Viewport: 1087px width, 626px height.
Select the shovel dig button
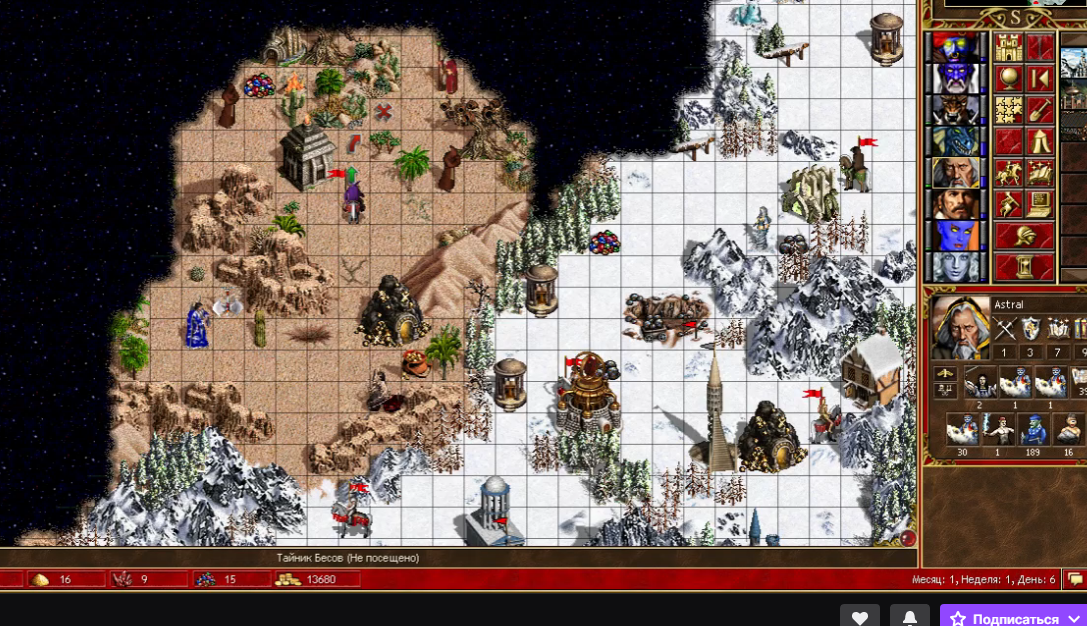[1040, 110]
